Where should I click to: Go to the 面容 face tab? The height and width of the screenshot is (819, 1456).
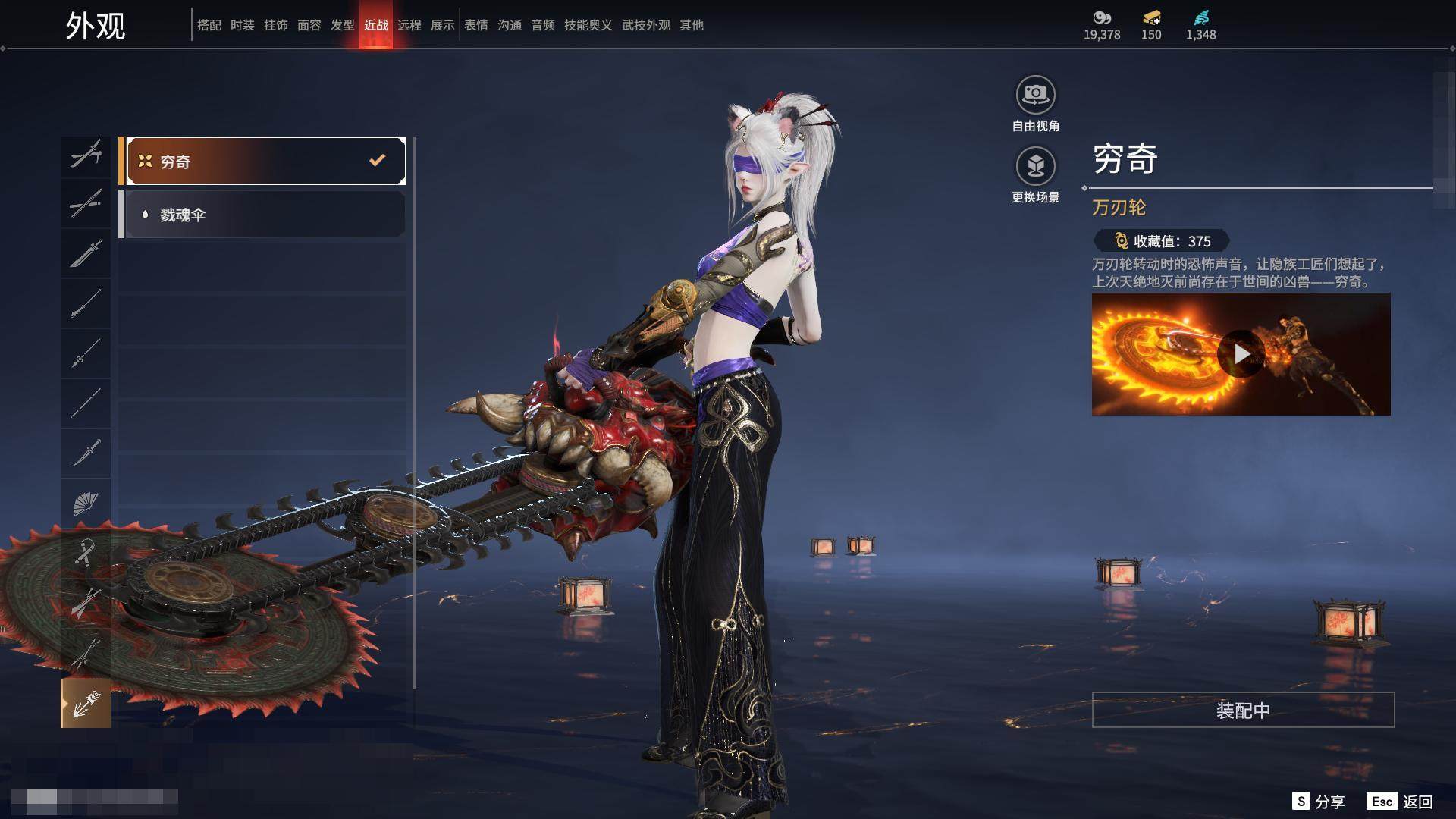click(x=309, y=25)
